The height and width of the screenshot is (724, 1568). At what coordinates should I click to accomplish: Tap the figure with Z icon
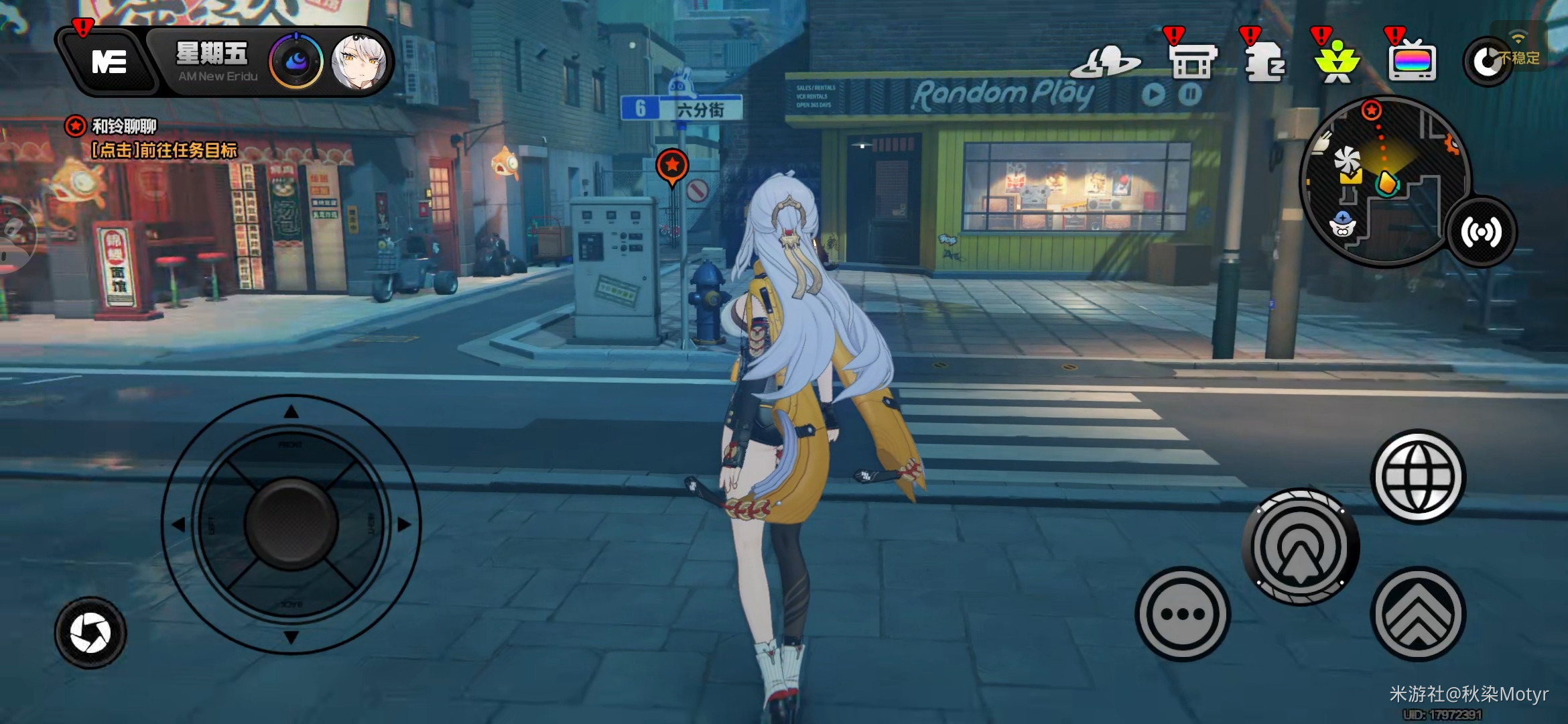[x=1264, y=62]
